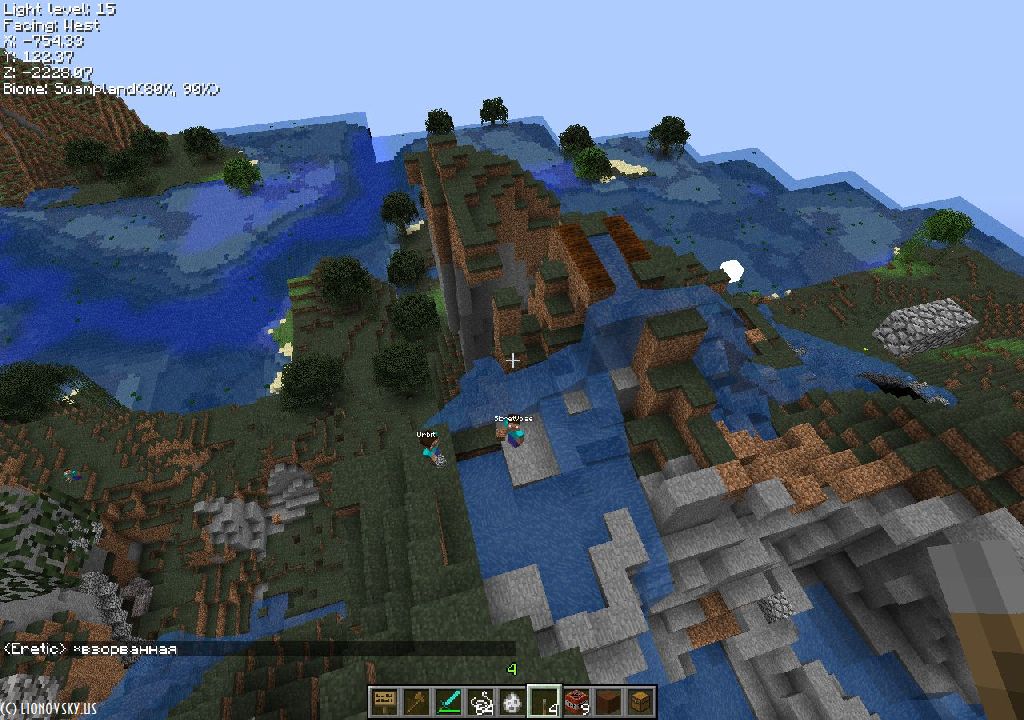Click the highlighted hotbar slot holding 4 items
This screenshot has height=720, width=1024.
click(543, 702)
